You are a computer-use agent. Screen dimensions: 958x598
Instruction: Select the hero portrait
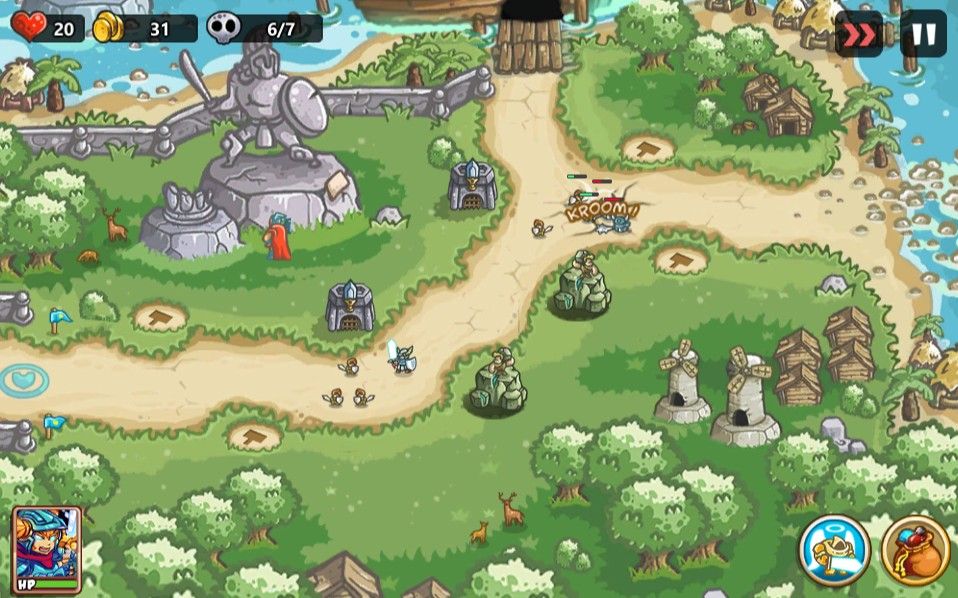pos(46,550)
